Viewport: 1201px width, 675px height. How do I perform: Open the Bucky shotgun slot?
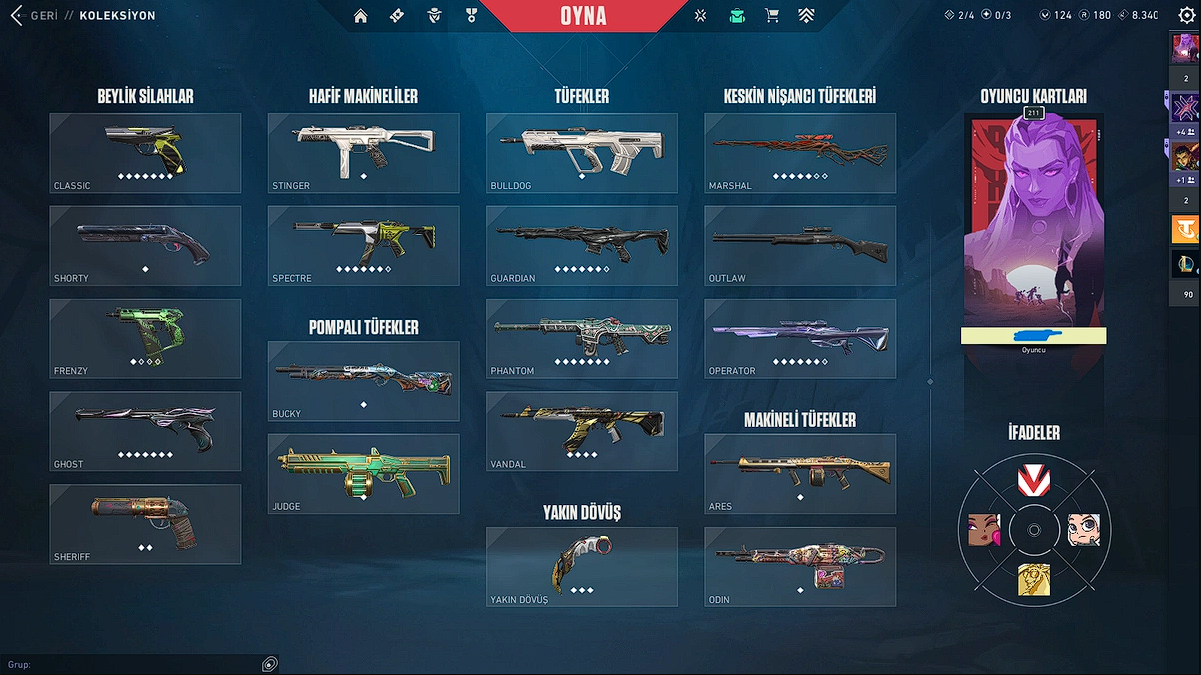tap(363, 380)
